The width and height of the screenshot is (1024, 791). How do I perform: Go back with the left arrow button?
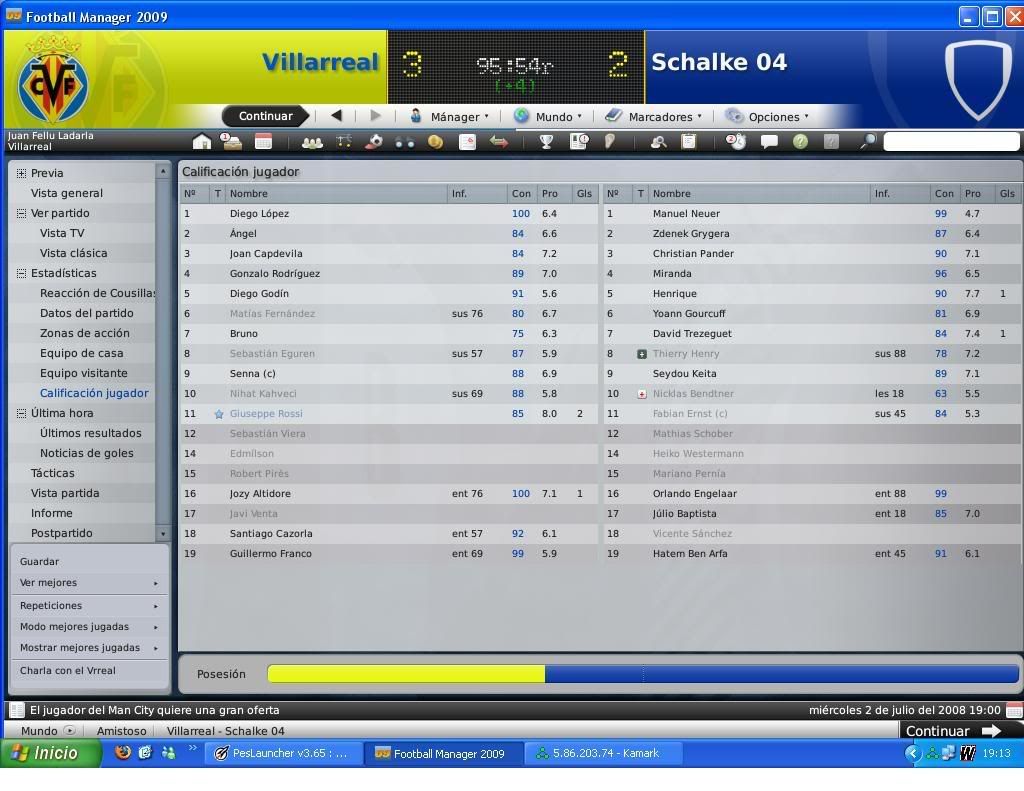click(x=336, y=116)
